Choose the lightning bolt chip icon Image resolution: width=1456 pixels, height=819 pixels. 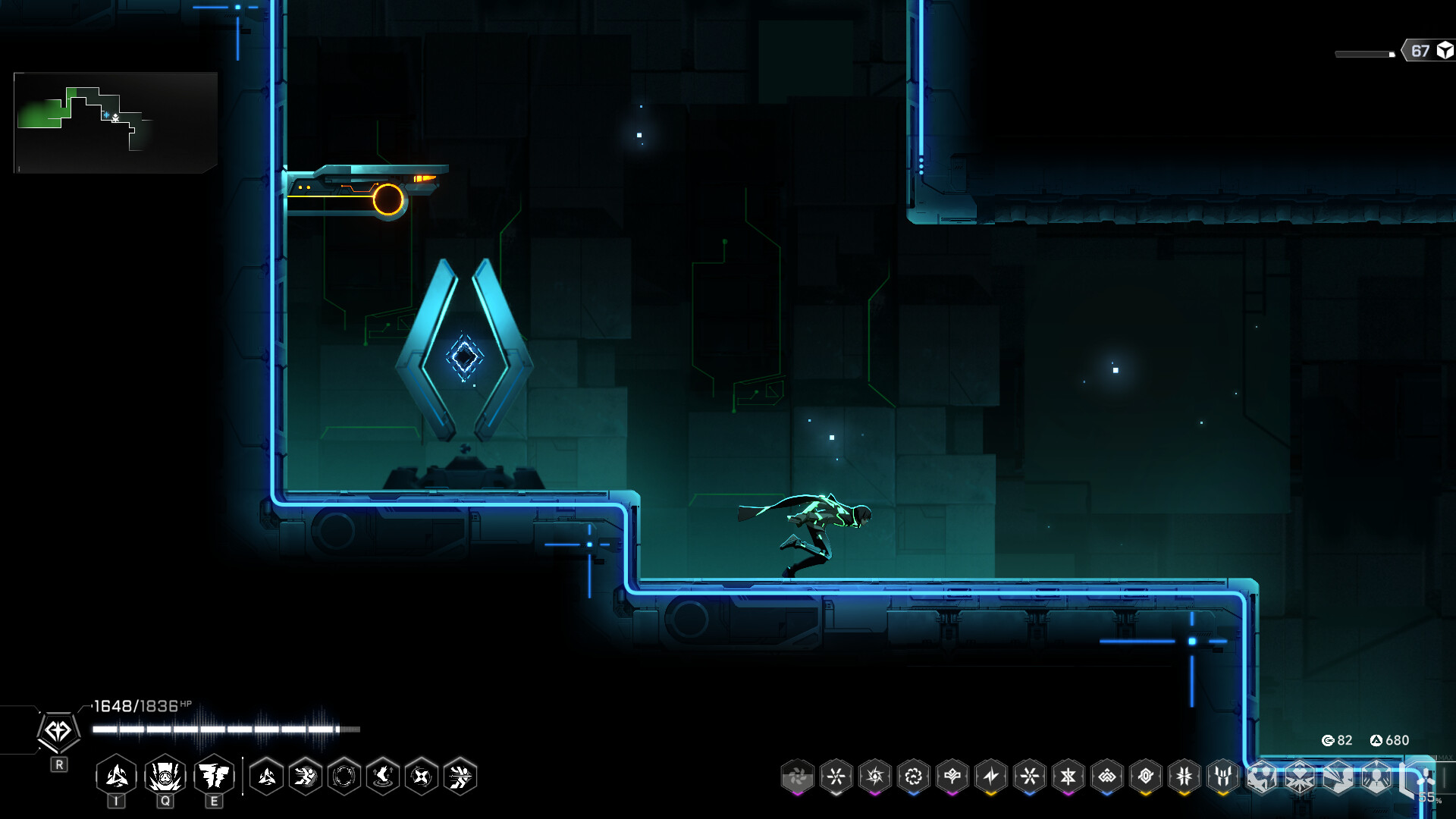click(990, 777)
